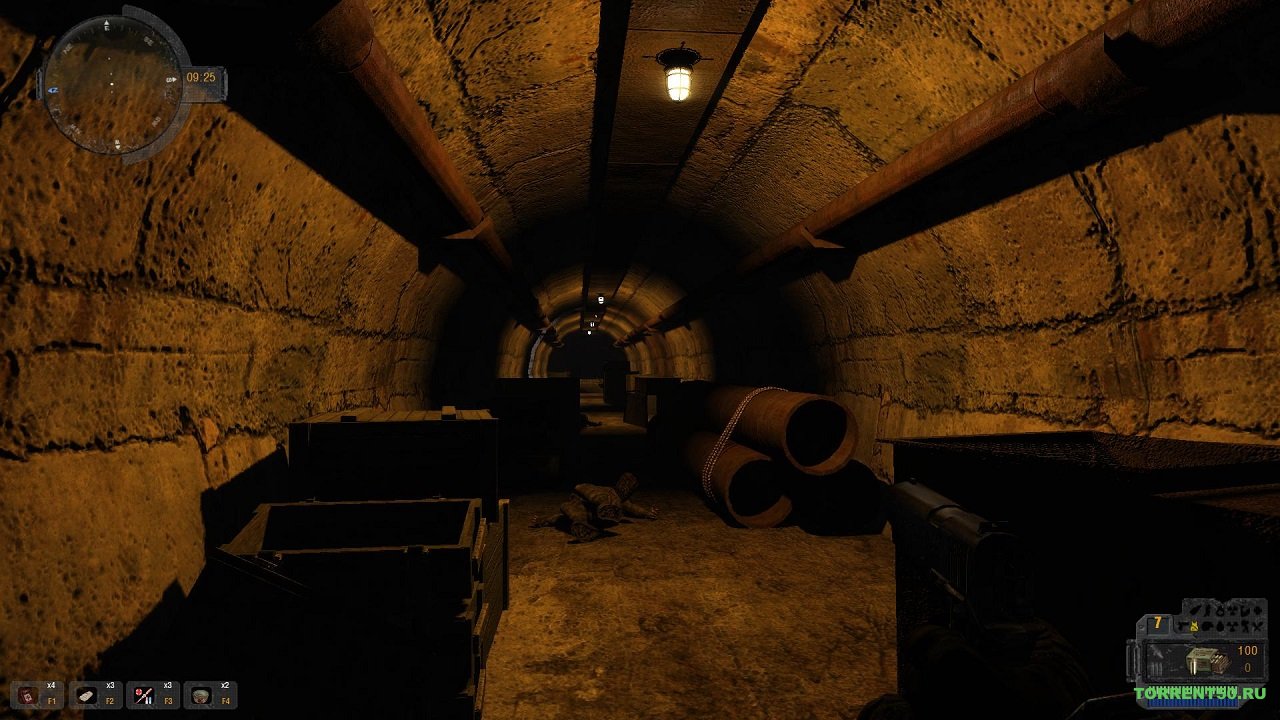
Task: Select the bandage quick slot F2
Action: coord(86,695)
